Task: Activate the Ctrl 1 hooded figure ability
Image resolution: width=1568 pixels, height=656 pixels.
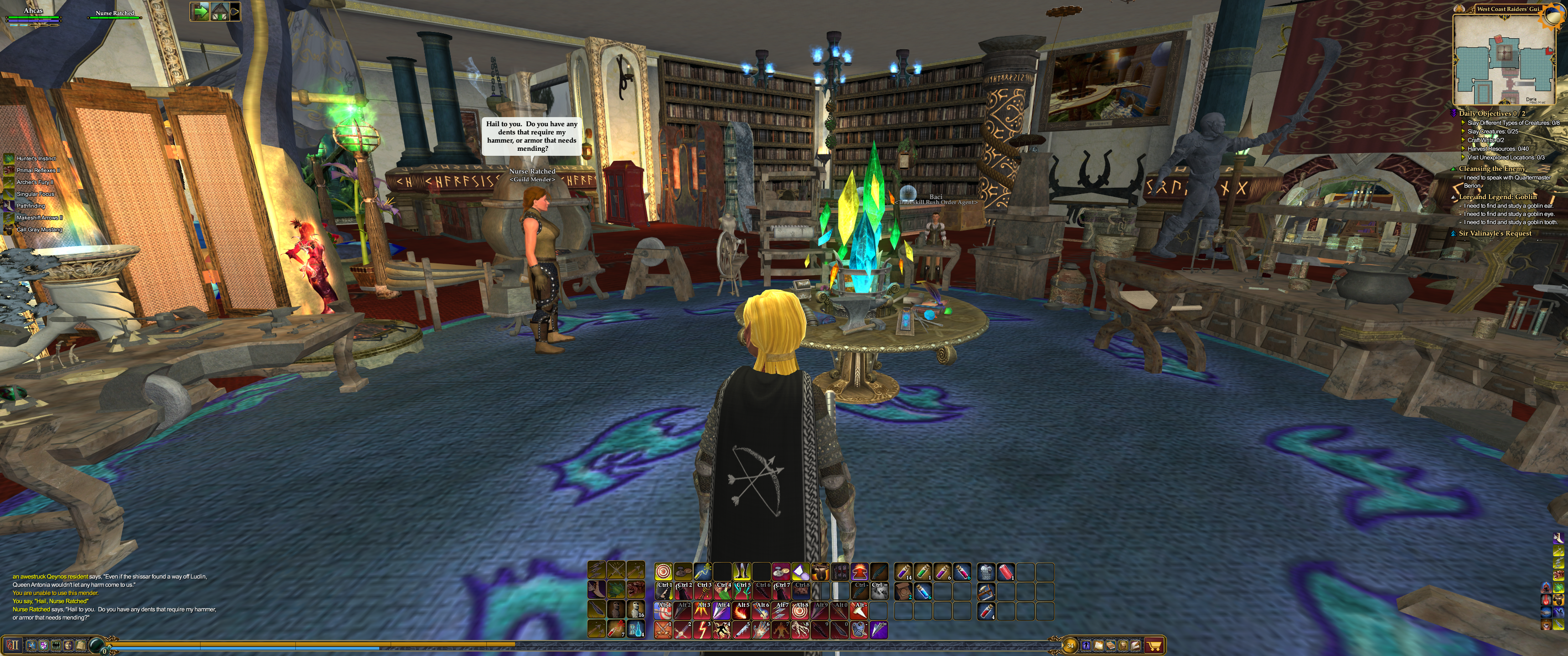Action: tap(664, 590)
